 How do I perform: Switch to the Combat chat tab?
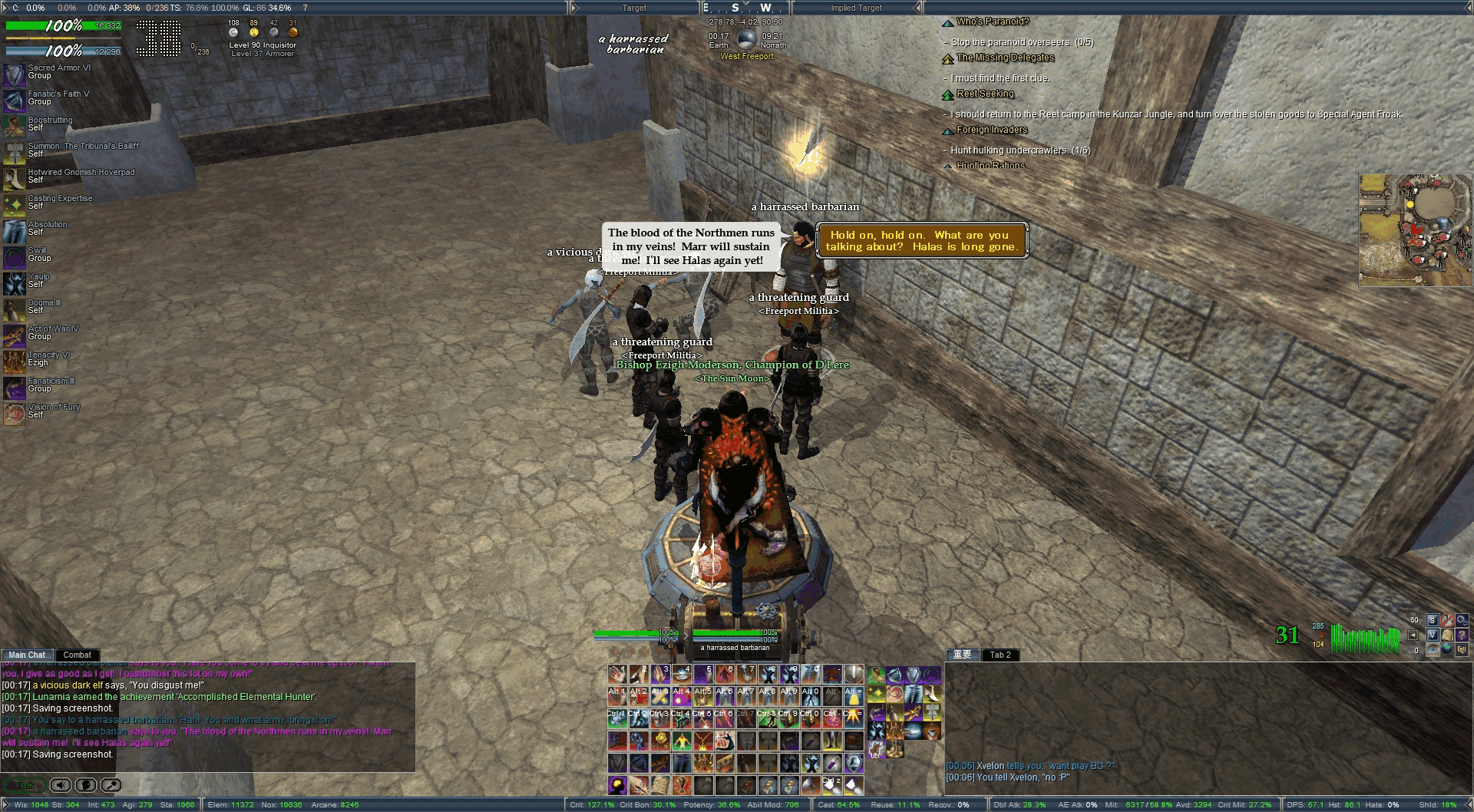(x=77, y=655)
